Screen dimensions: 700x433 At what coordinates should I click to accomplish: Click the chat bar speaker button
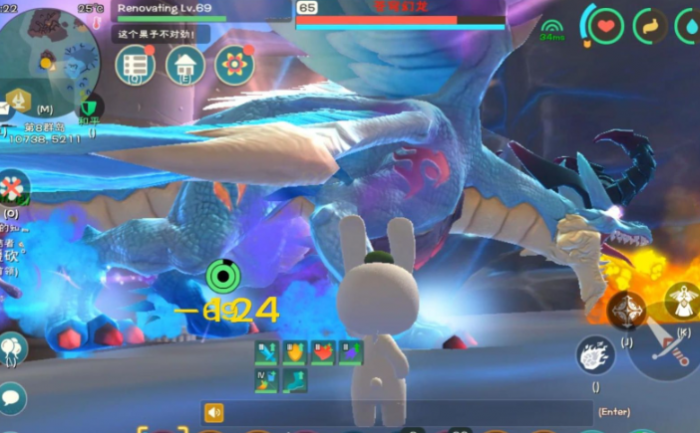[213, 412]
